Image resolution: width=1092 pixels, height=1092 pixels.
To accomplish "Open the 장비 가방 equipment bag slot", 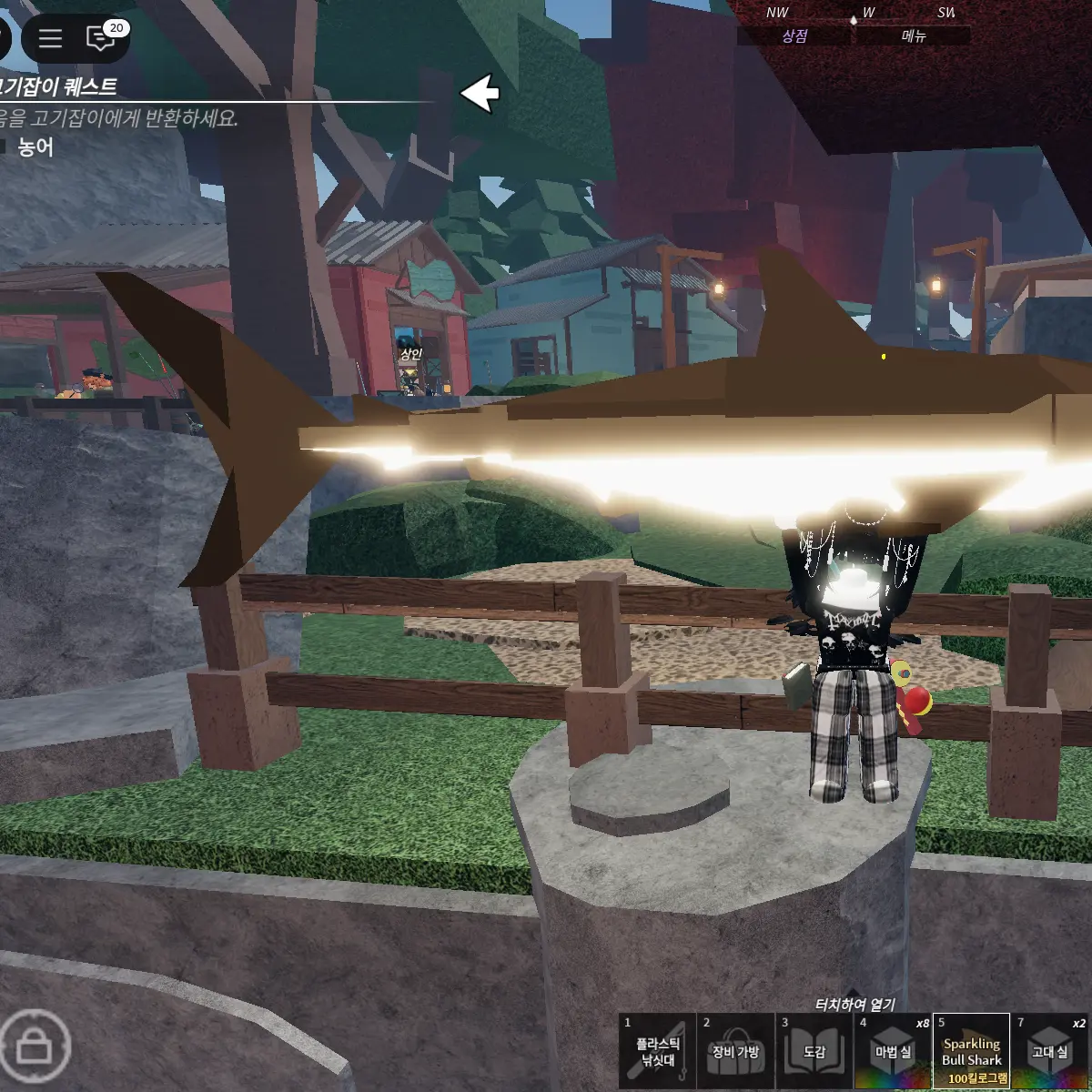I will [x=735, y=1052].
